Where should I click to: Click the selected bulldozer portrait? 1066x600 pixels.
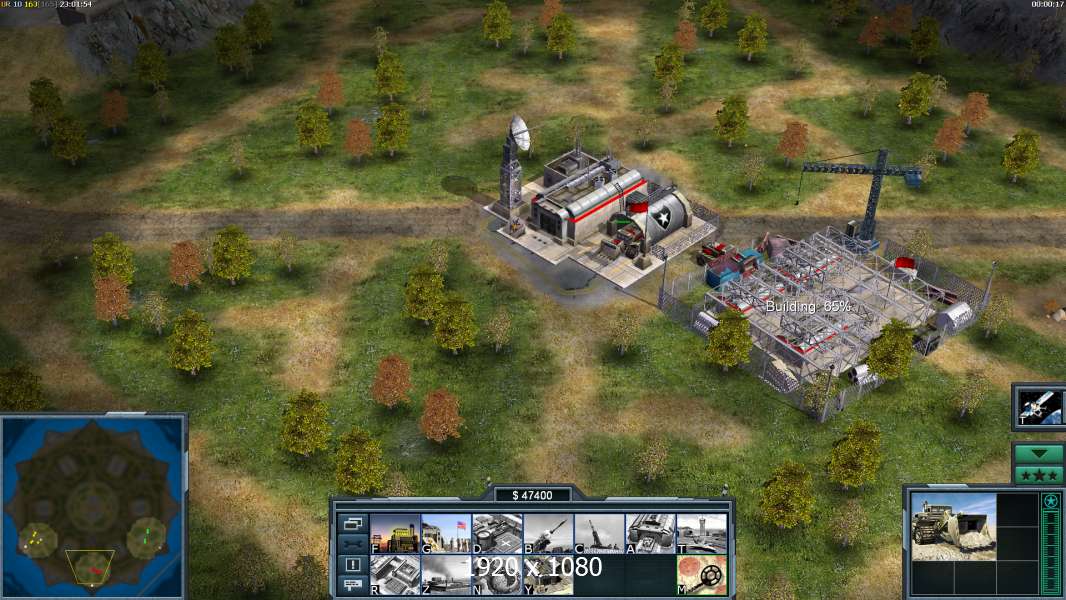[x=953, y=526]
